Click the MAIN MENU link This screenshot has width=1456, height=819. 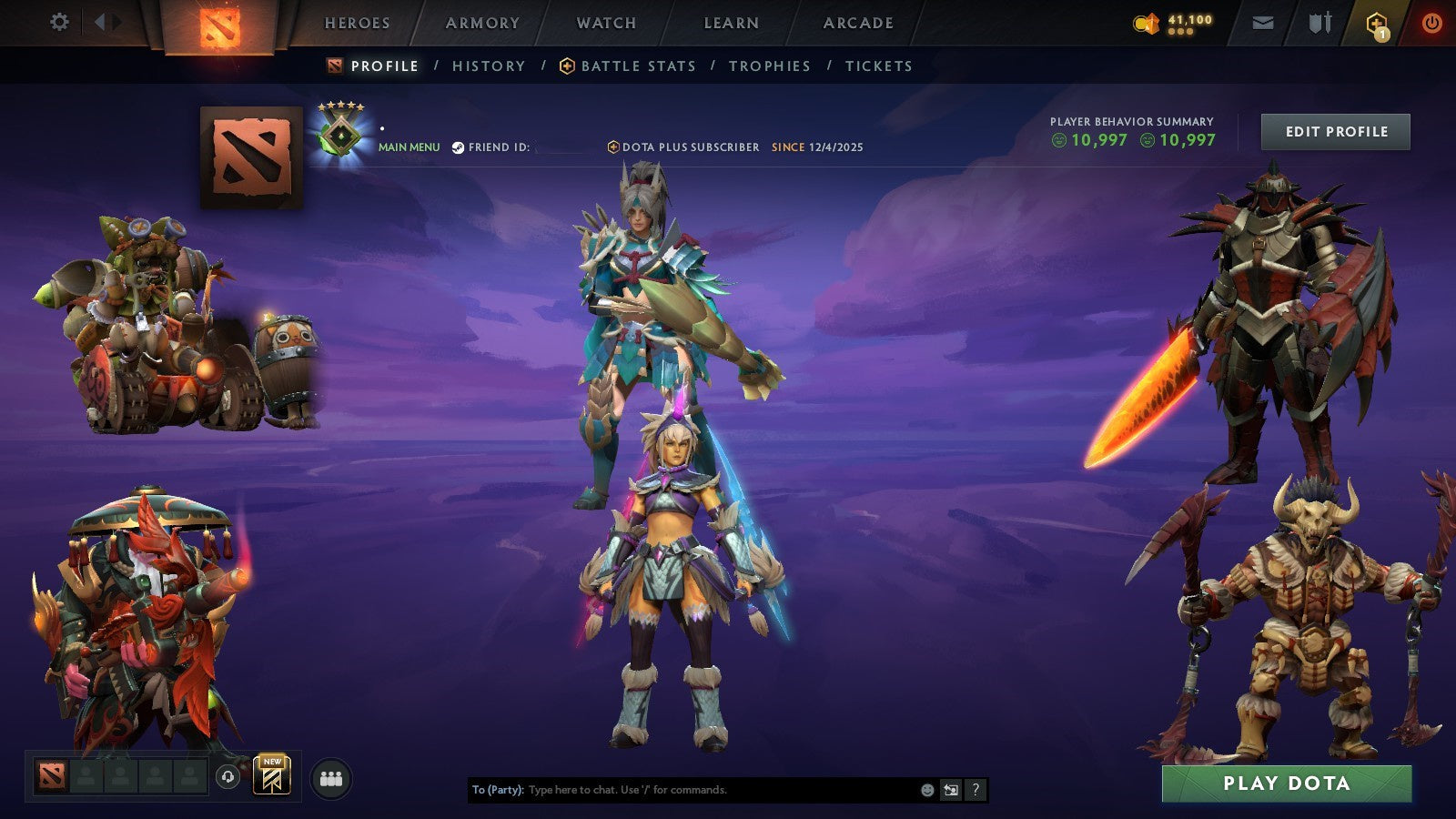tap(409, 146)
